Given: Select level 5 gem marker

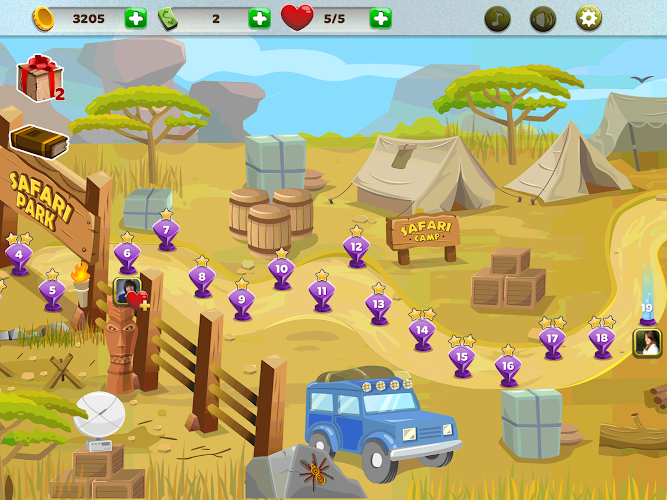Looking at the screenshot, I should (x=52, y=291).
